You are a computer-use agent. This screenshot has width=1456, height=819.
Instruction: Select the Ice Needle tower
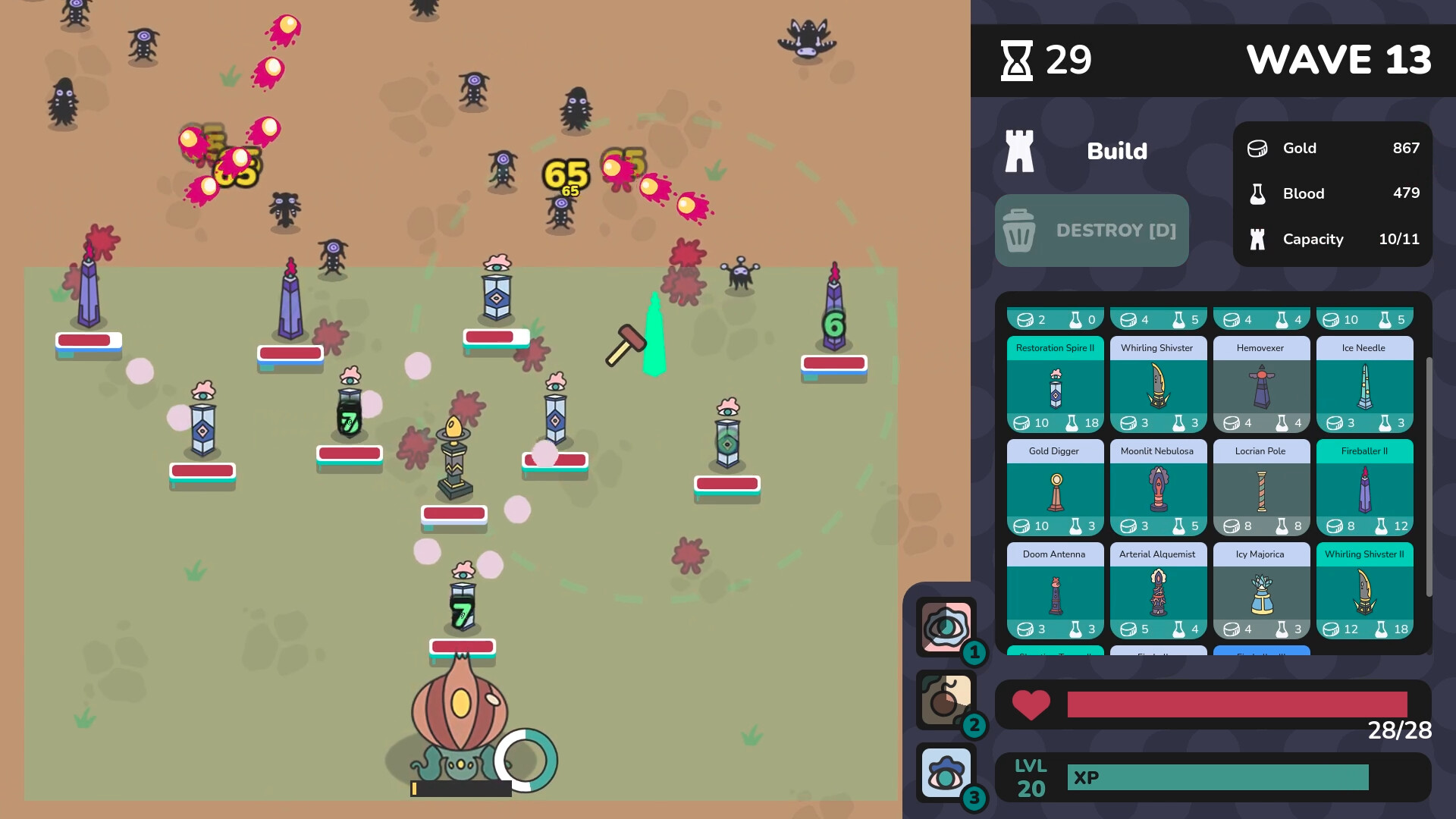1364,383
